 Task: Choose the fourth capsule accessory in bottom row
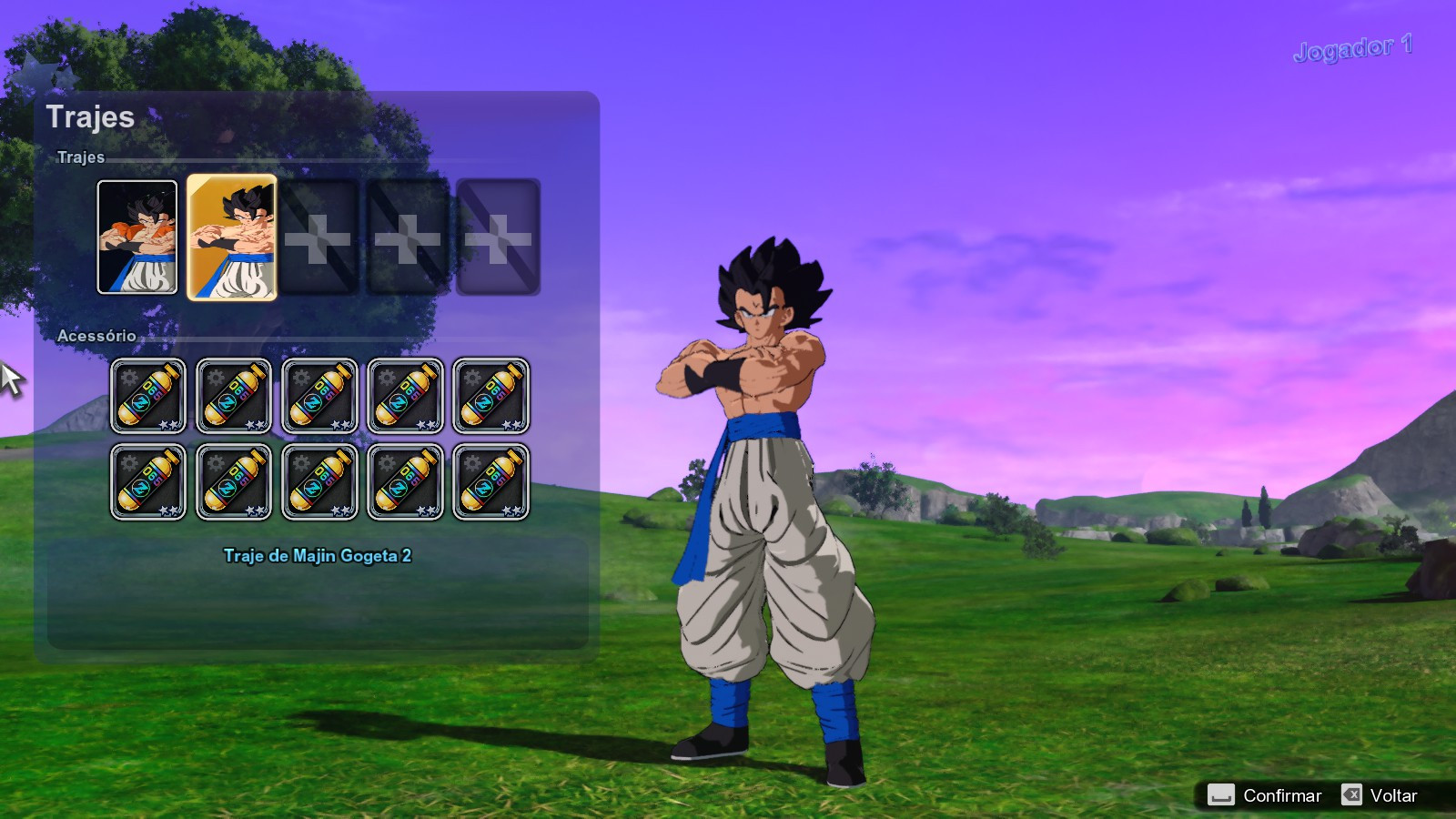coord(406,480)
